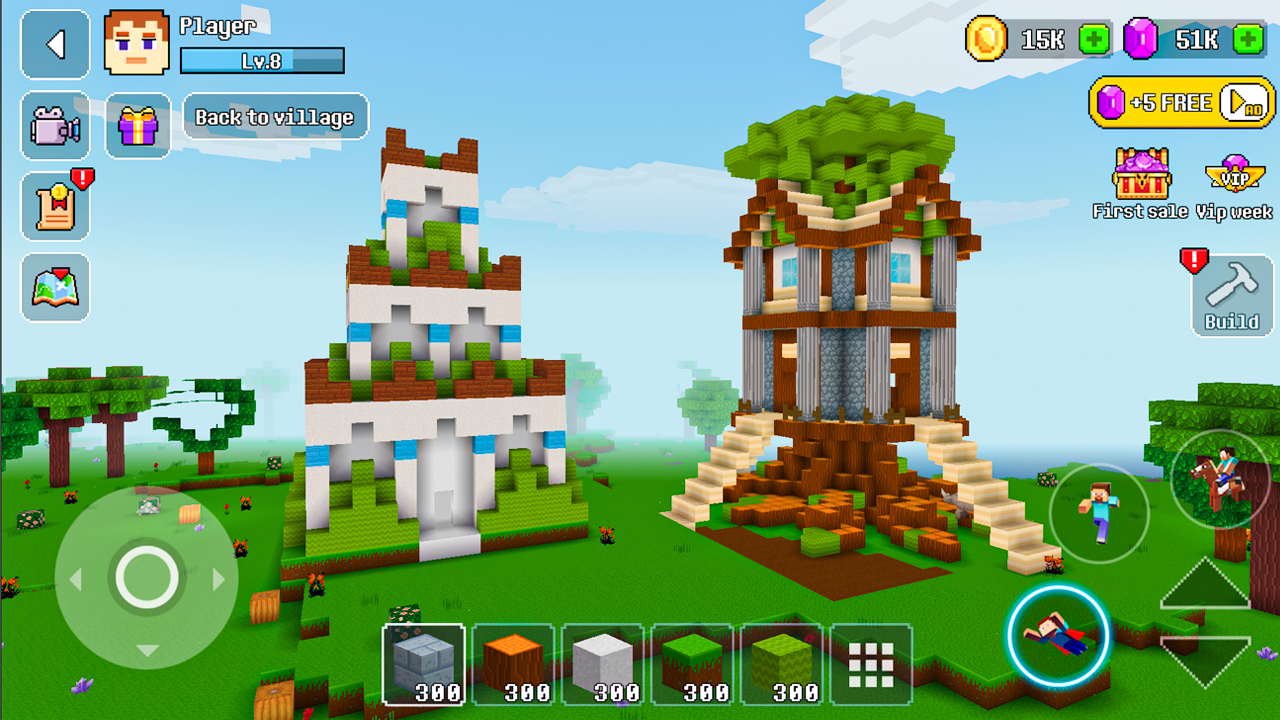Check the Lv.8 experience progress bar

click(262, 61)
